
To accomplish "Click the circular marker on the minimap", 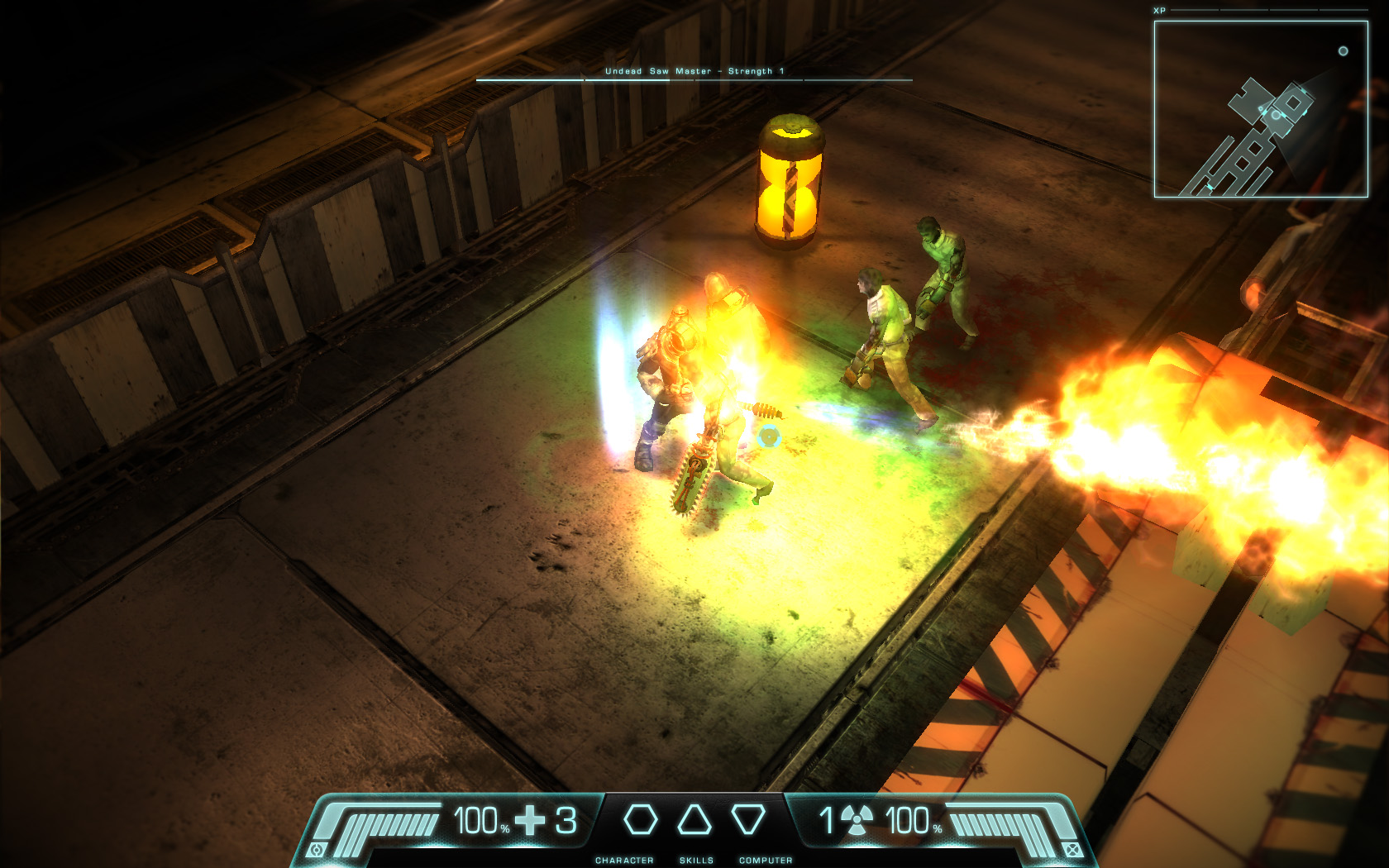I will (x=1344, y=51).
